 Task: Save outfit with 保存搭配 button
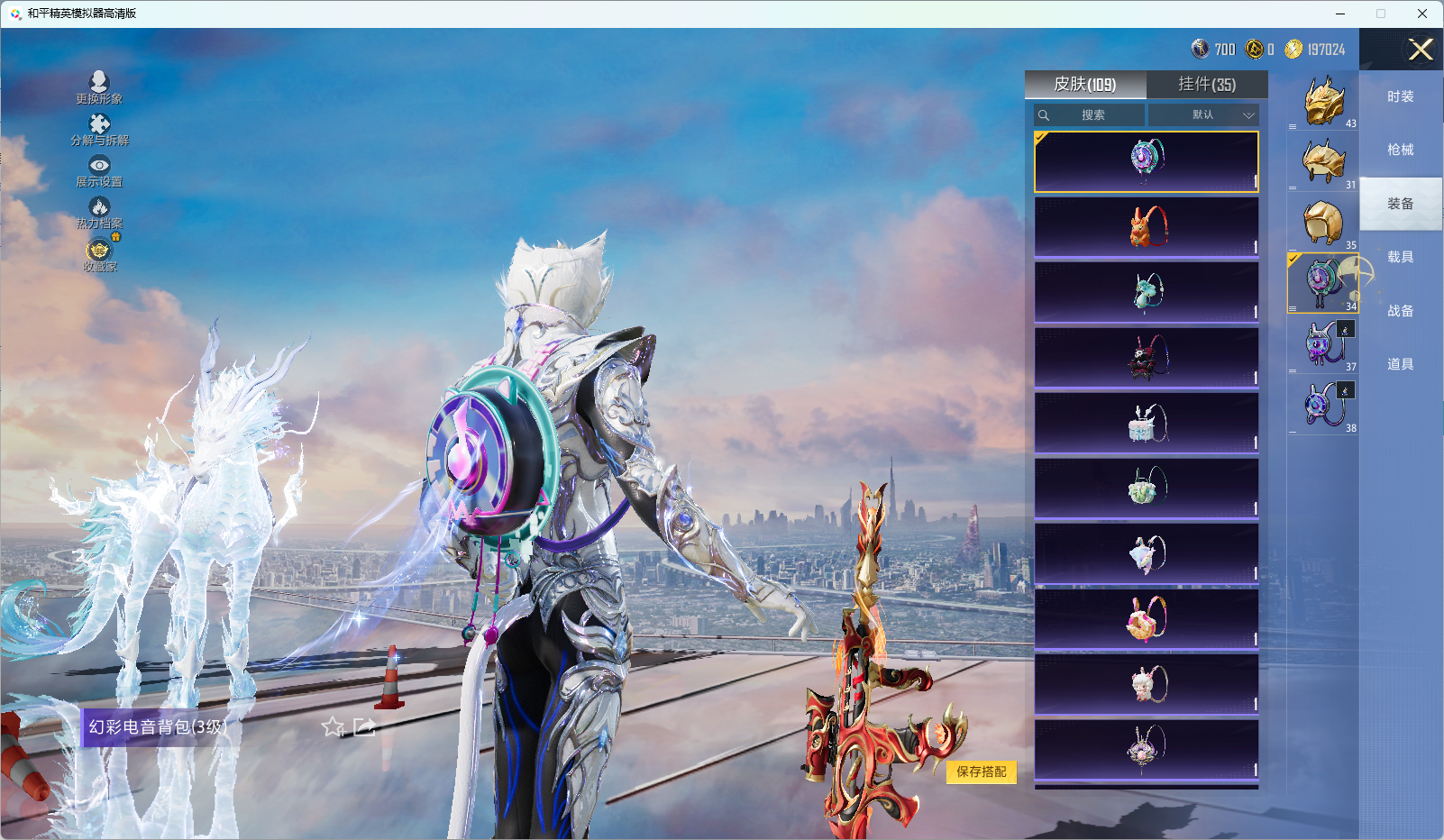981,772
